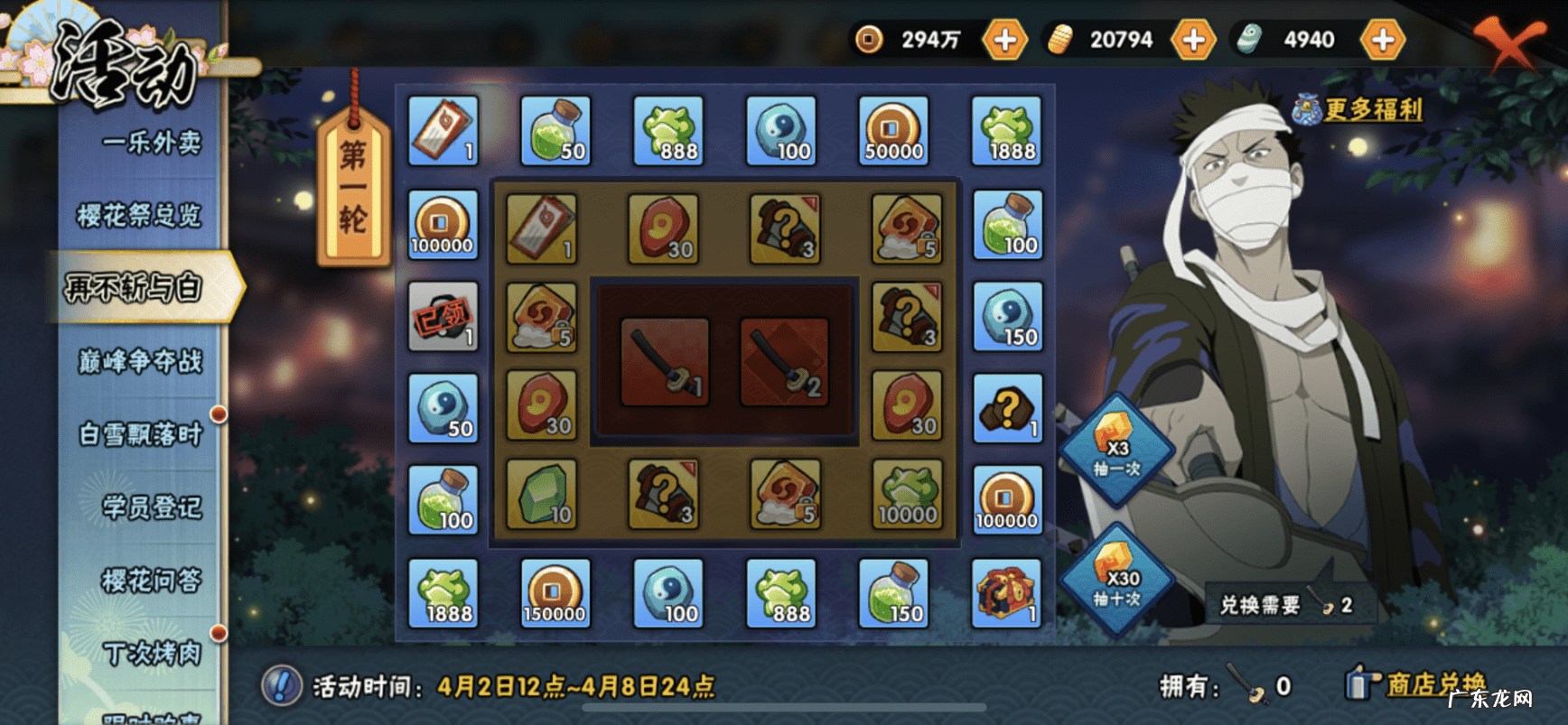Draw once with the 抽一次 button

click(1117, 451)
